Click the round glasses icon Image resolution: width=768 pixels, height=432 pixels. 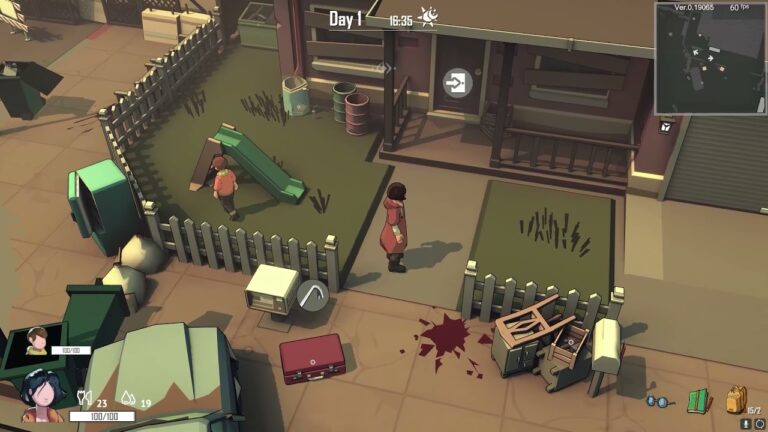click(658, 401)
